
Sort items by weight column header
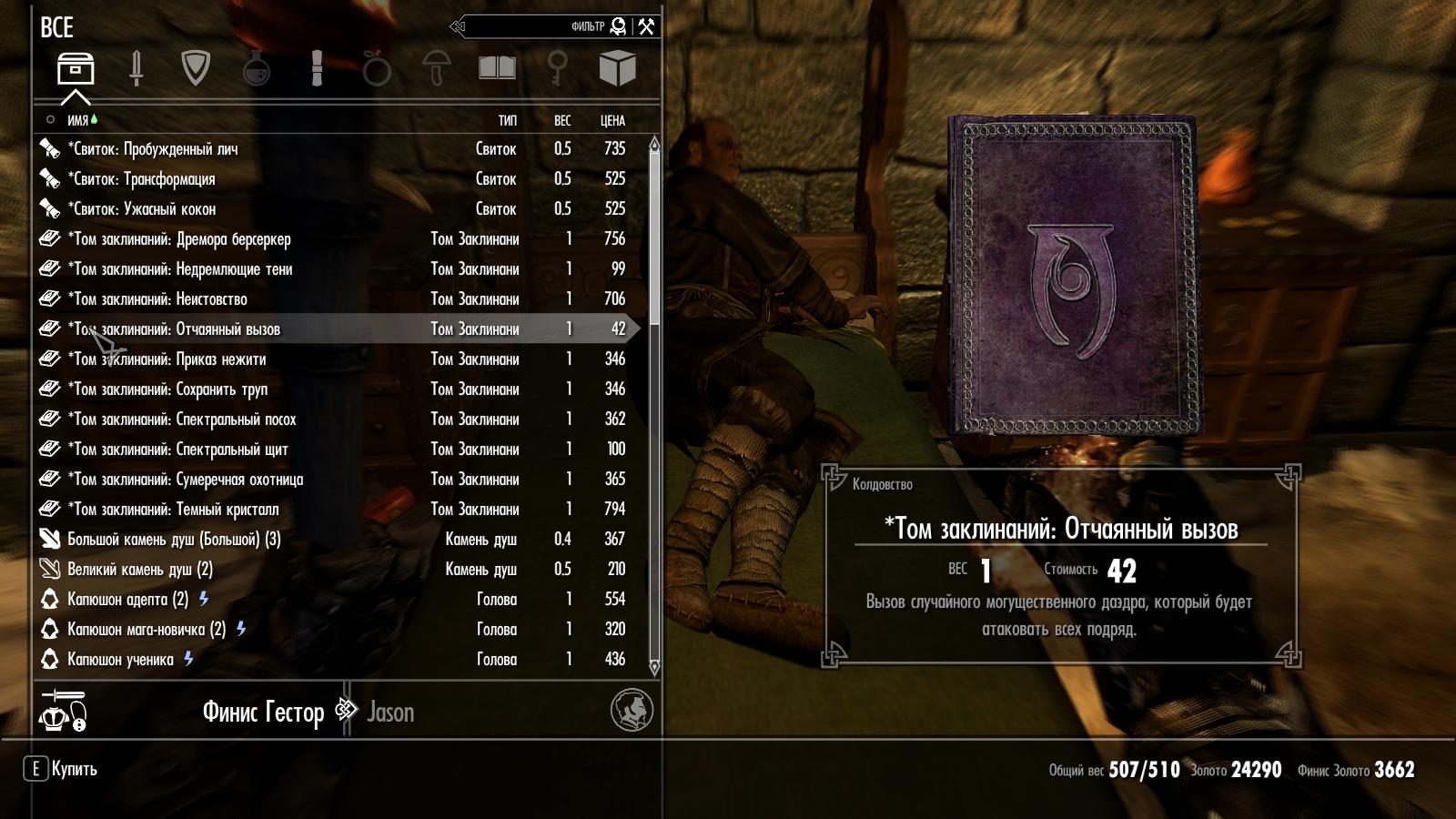562,120
